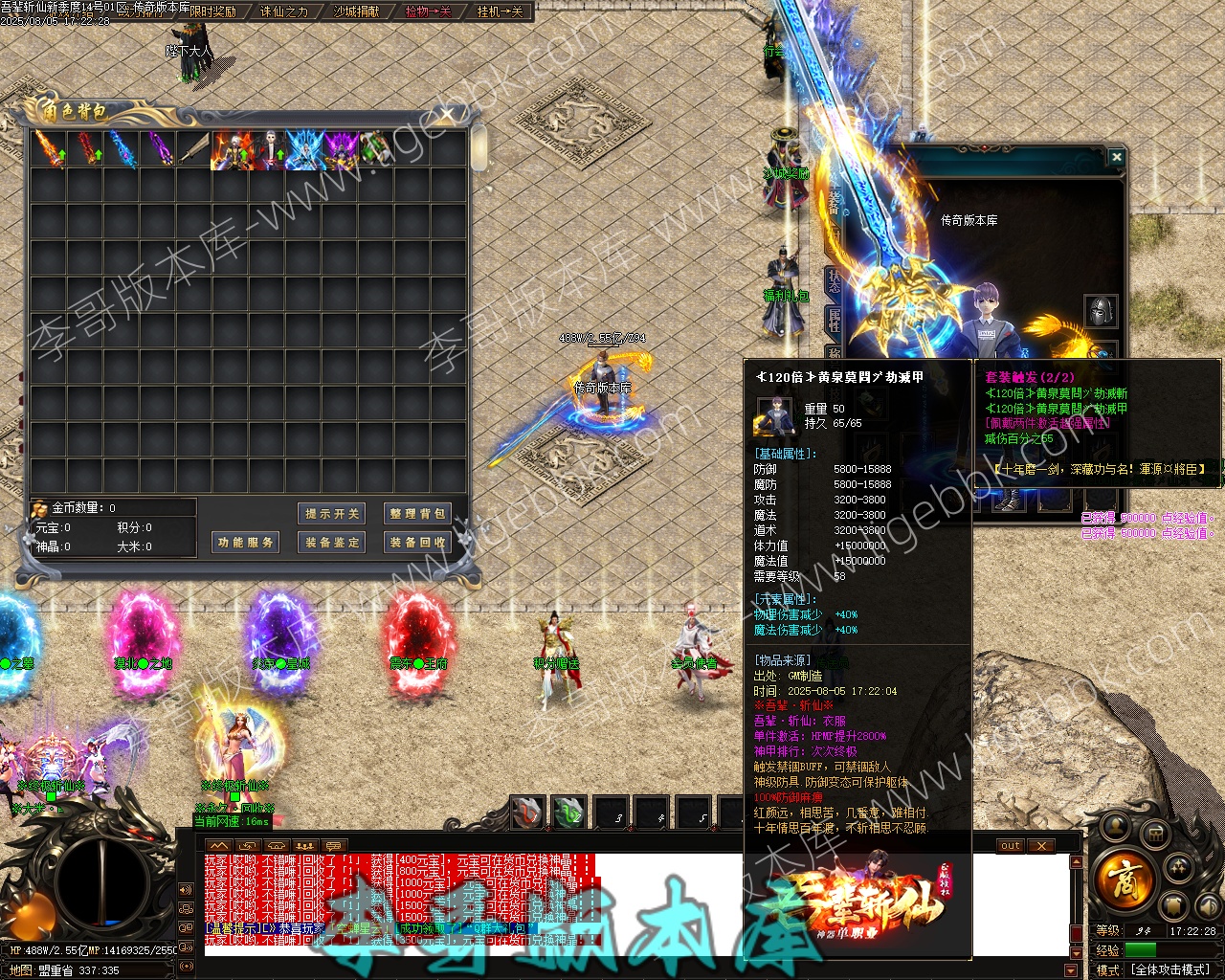Select the flaming red sword in the bag
Screen dimensions: 1225x980
[x=48, y=150]
